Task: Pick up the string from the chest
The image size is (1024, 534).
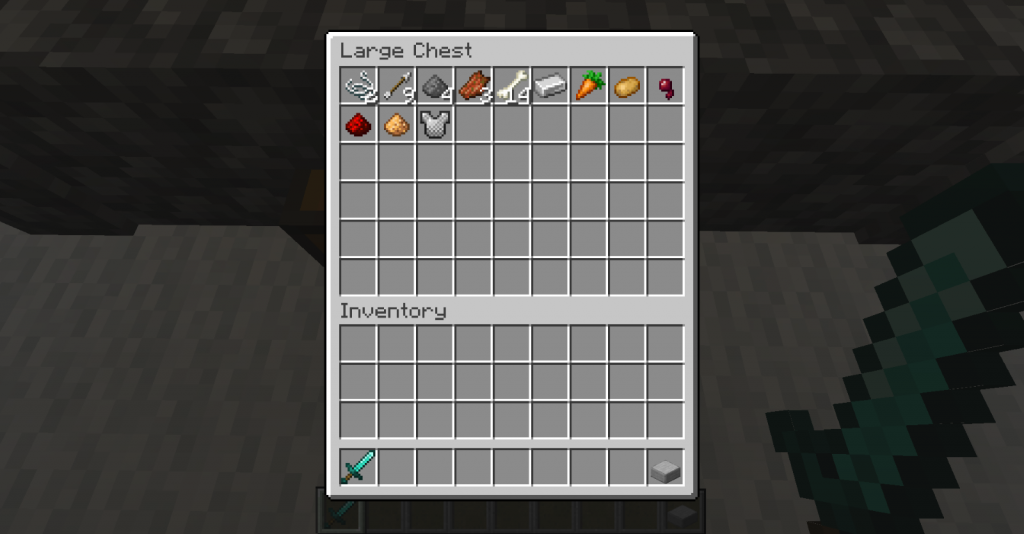Action: pyautogui.click(x=358, y=86)
